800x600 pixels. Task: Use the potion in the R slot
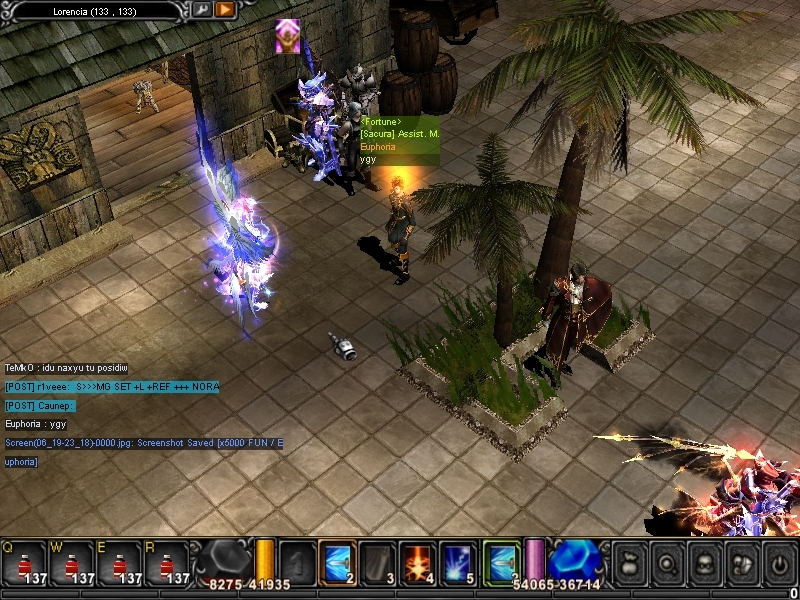168,564
